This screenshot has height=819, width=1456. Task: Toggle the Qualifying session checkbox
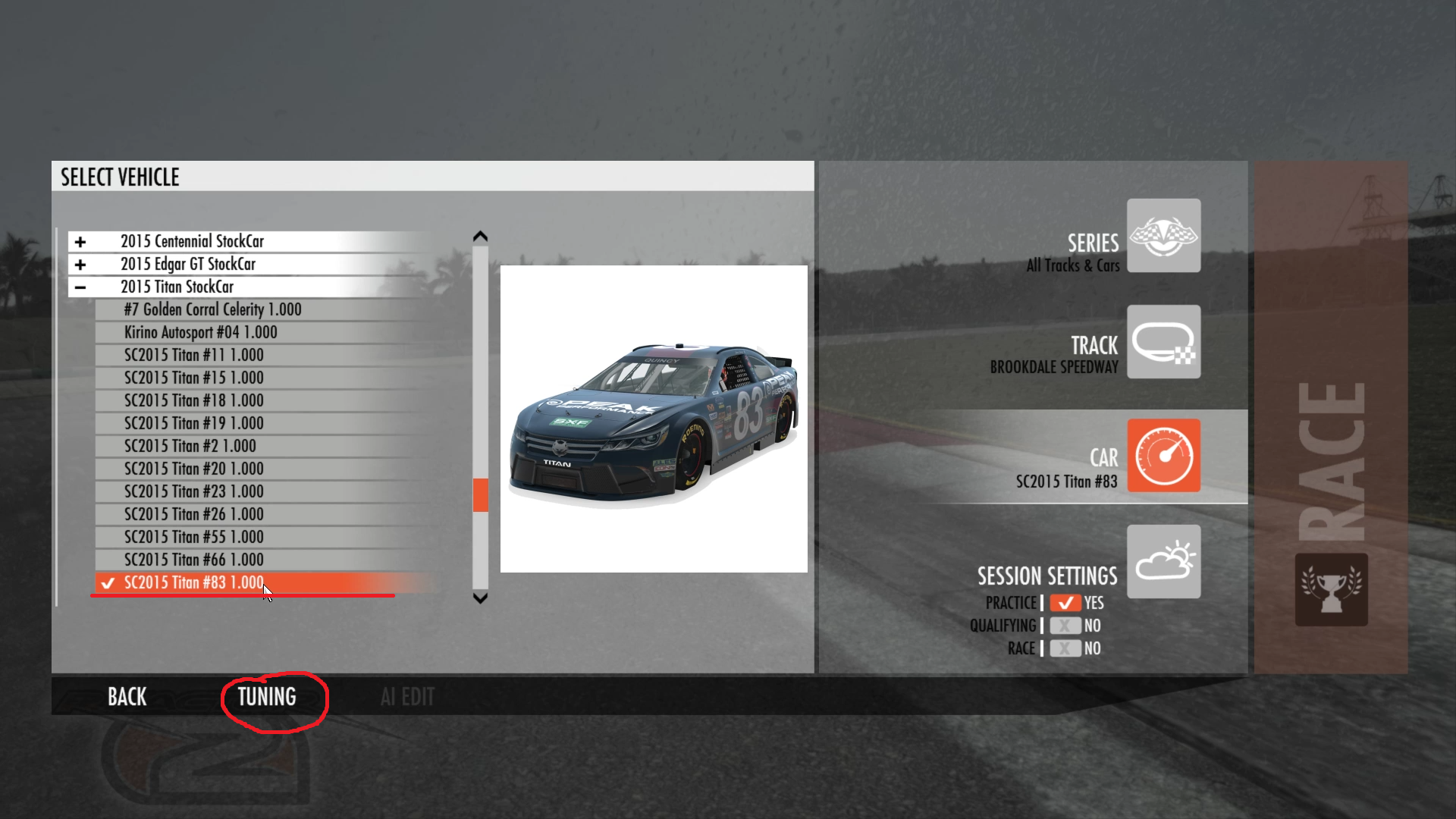[x=1065, y=626]
